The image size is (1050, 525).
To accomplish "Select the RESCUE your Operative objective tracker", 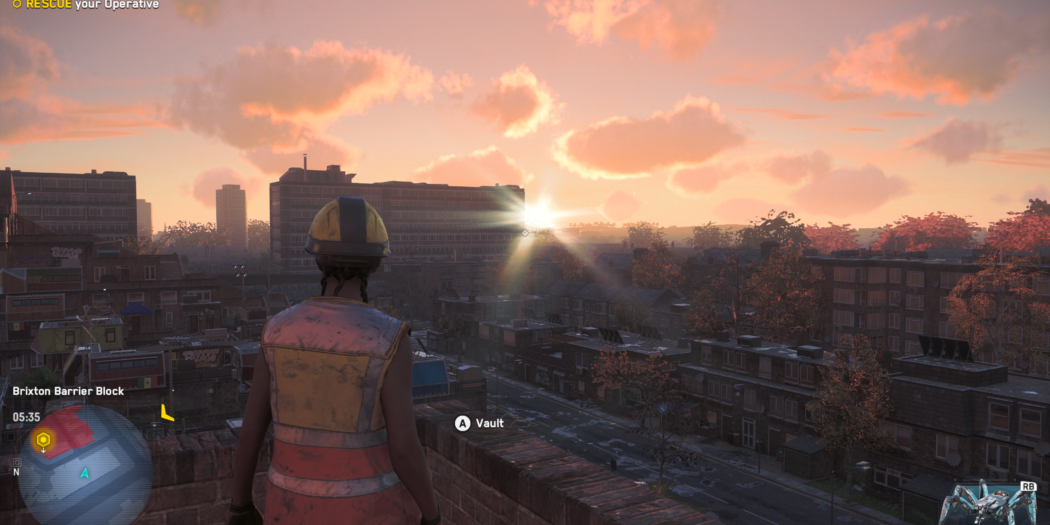I will [x=84, y=5].
